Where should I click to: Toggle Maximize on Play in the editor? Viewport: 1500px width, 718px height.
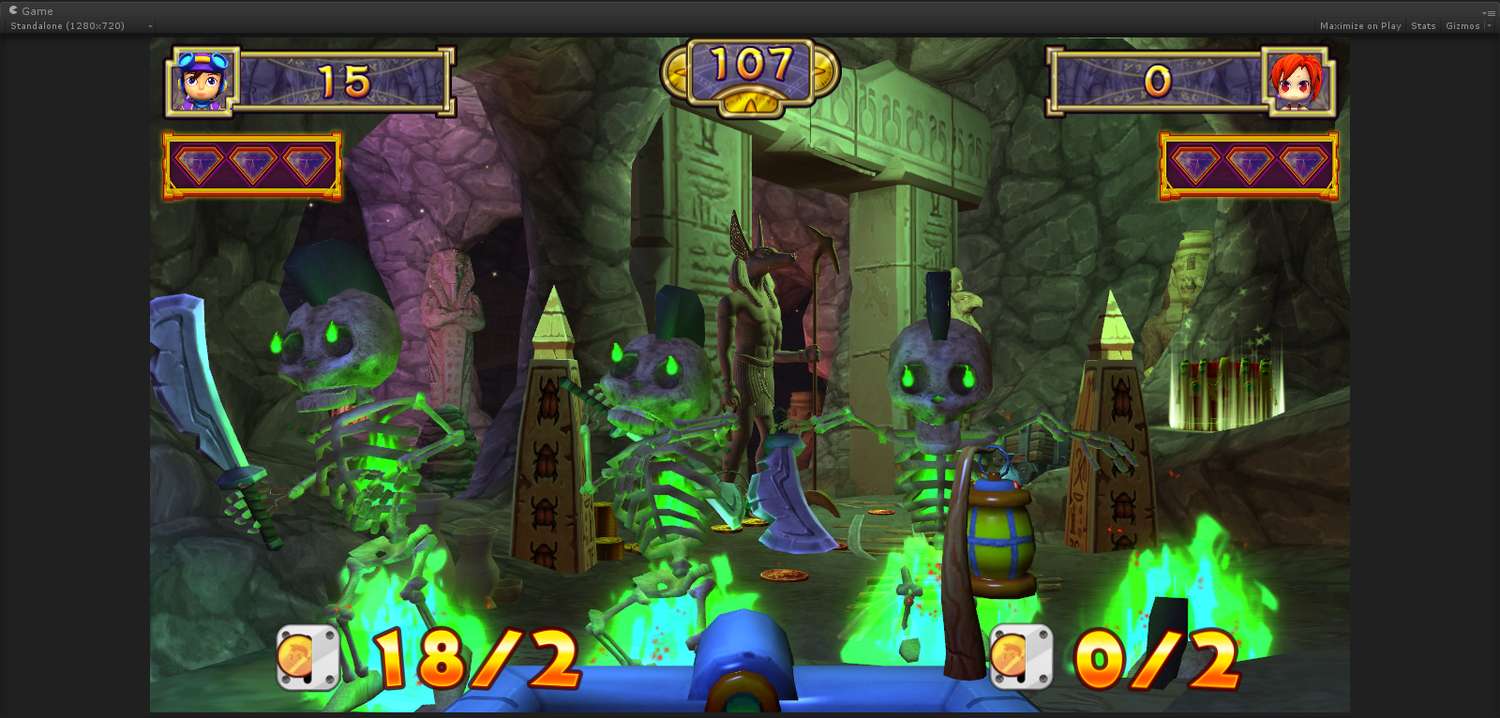tap(1360, 26)
